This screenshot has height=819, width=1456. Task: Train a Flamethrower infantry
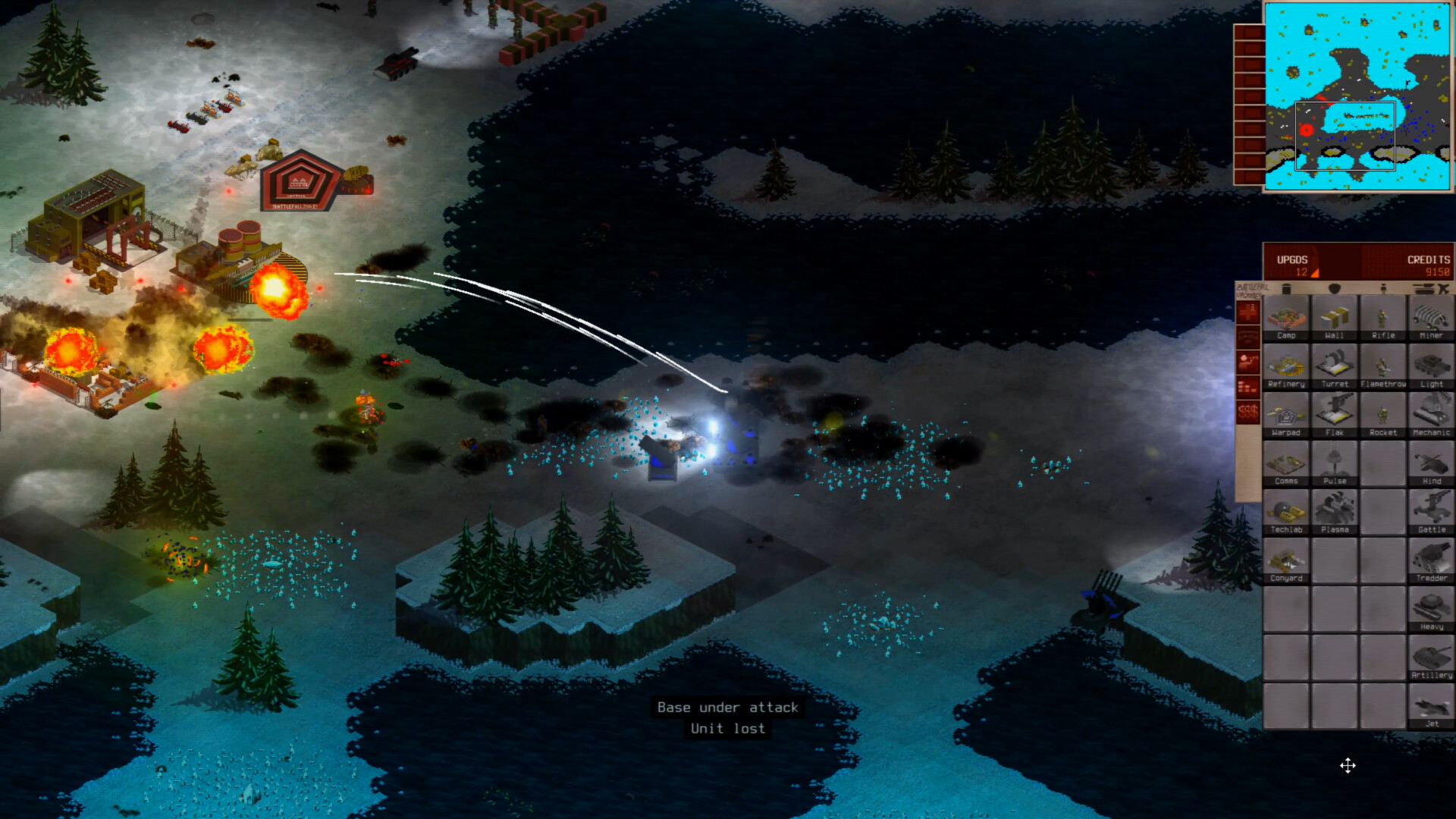pyautogui.click(x=1383, y=368)
